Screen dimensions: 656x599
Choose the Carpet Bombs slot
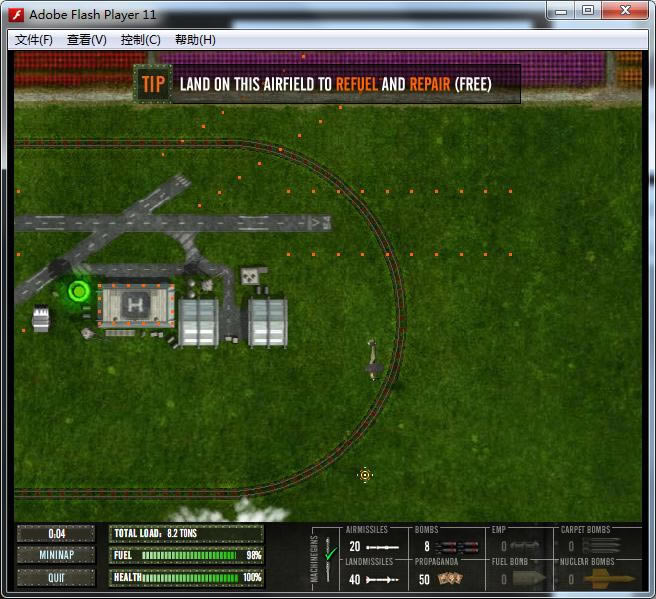click(x=598, y=547)
